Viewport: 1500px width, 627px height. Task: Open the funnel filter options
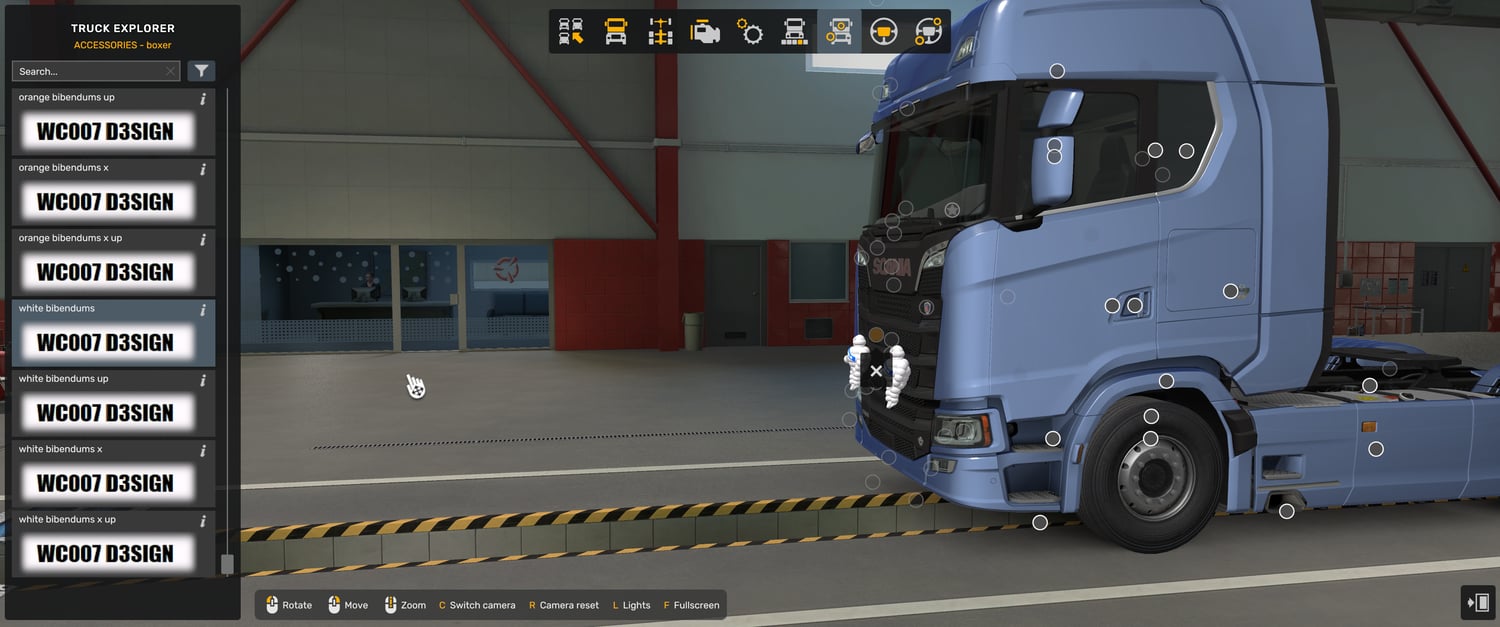pyautogui.click(x=202, y=71)
